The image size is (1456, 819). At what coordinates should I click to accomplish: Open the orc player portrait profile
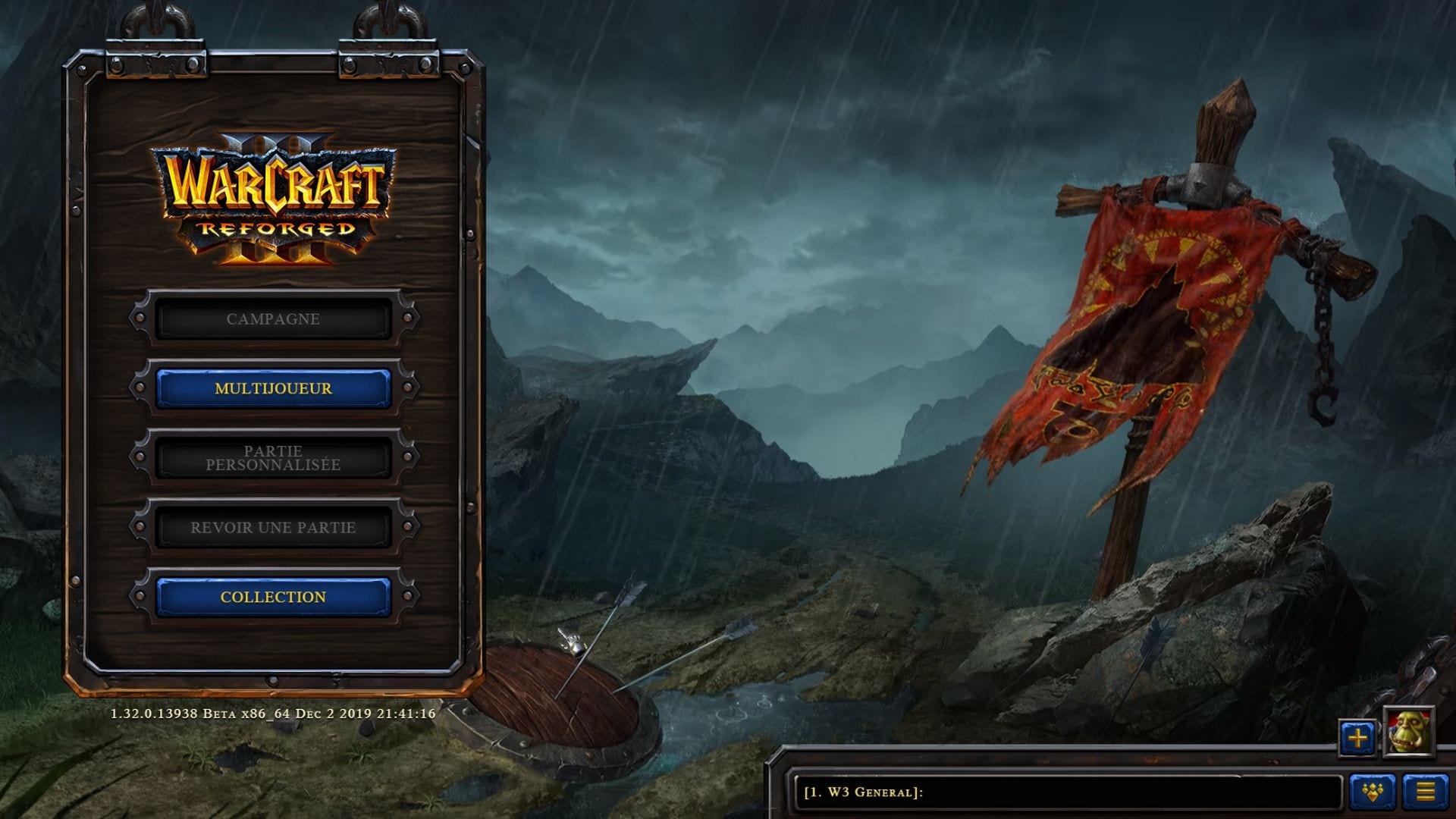tap(1409, 733)
